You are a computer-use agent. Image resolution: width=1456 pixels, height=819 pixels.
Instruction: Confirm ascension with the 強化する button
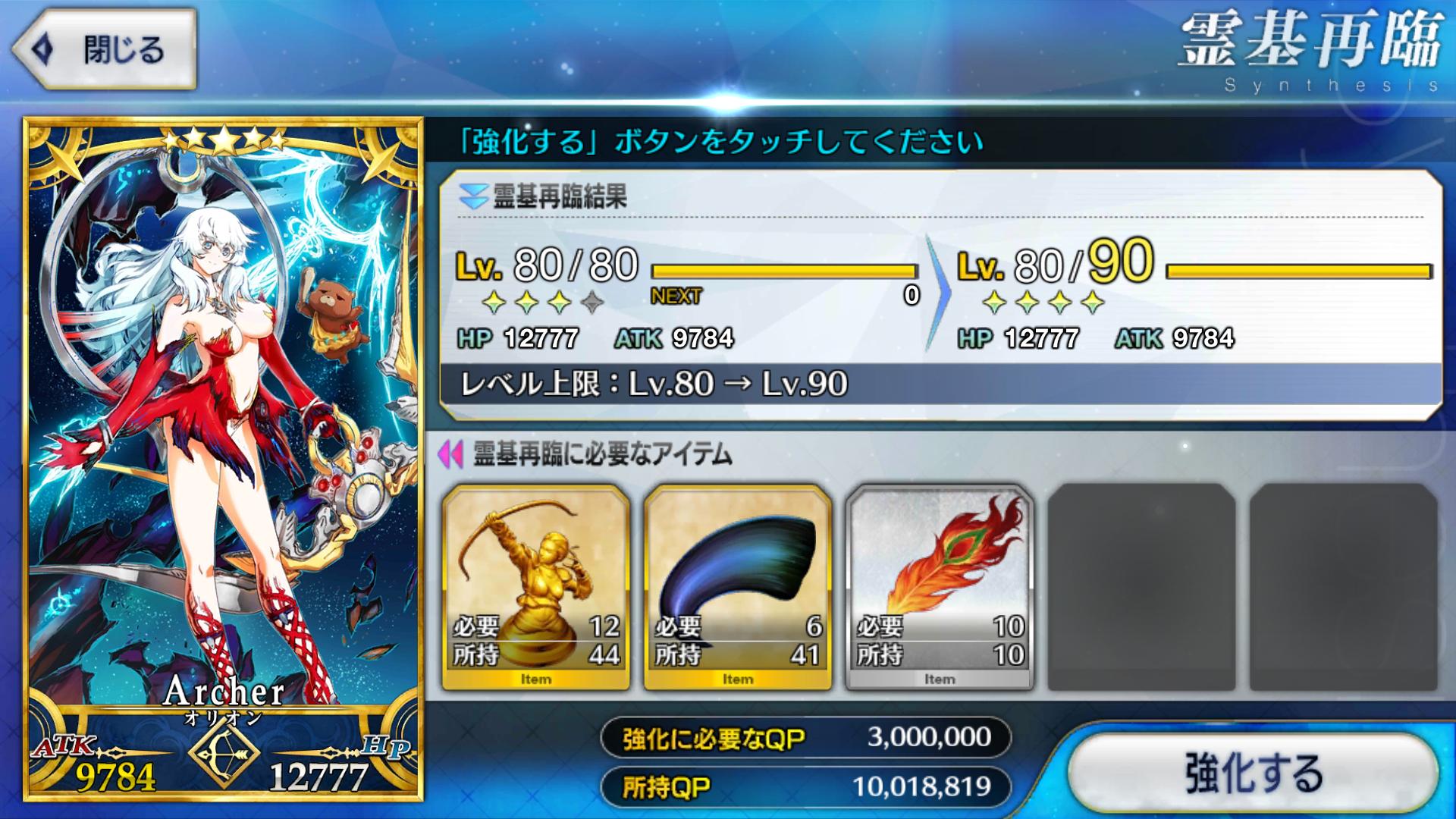1254,773
